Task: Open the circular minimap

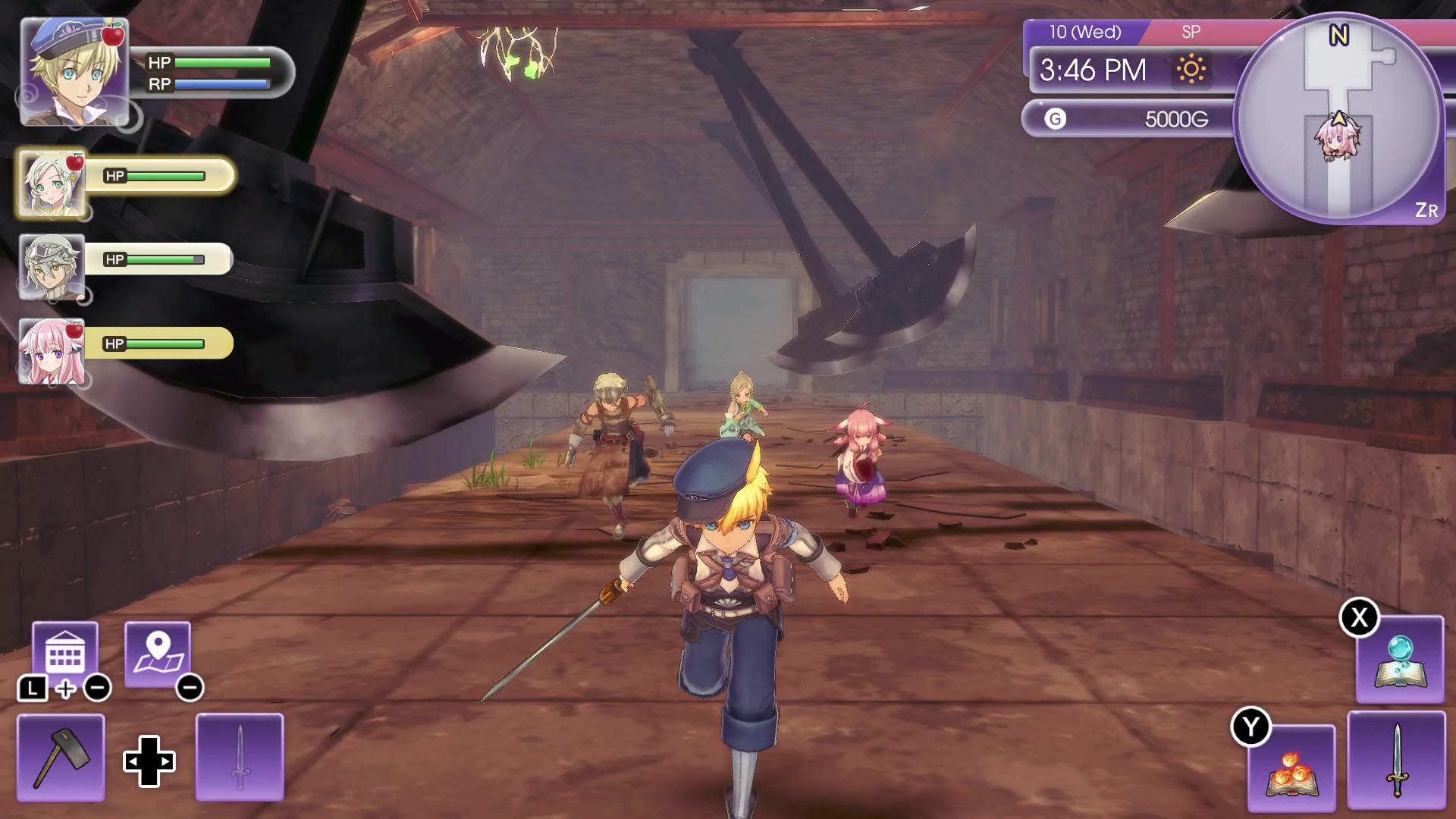Action: coord(1338,119)
